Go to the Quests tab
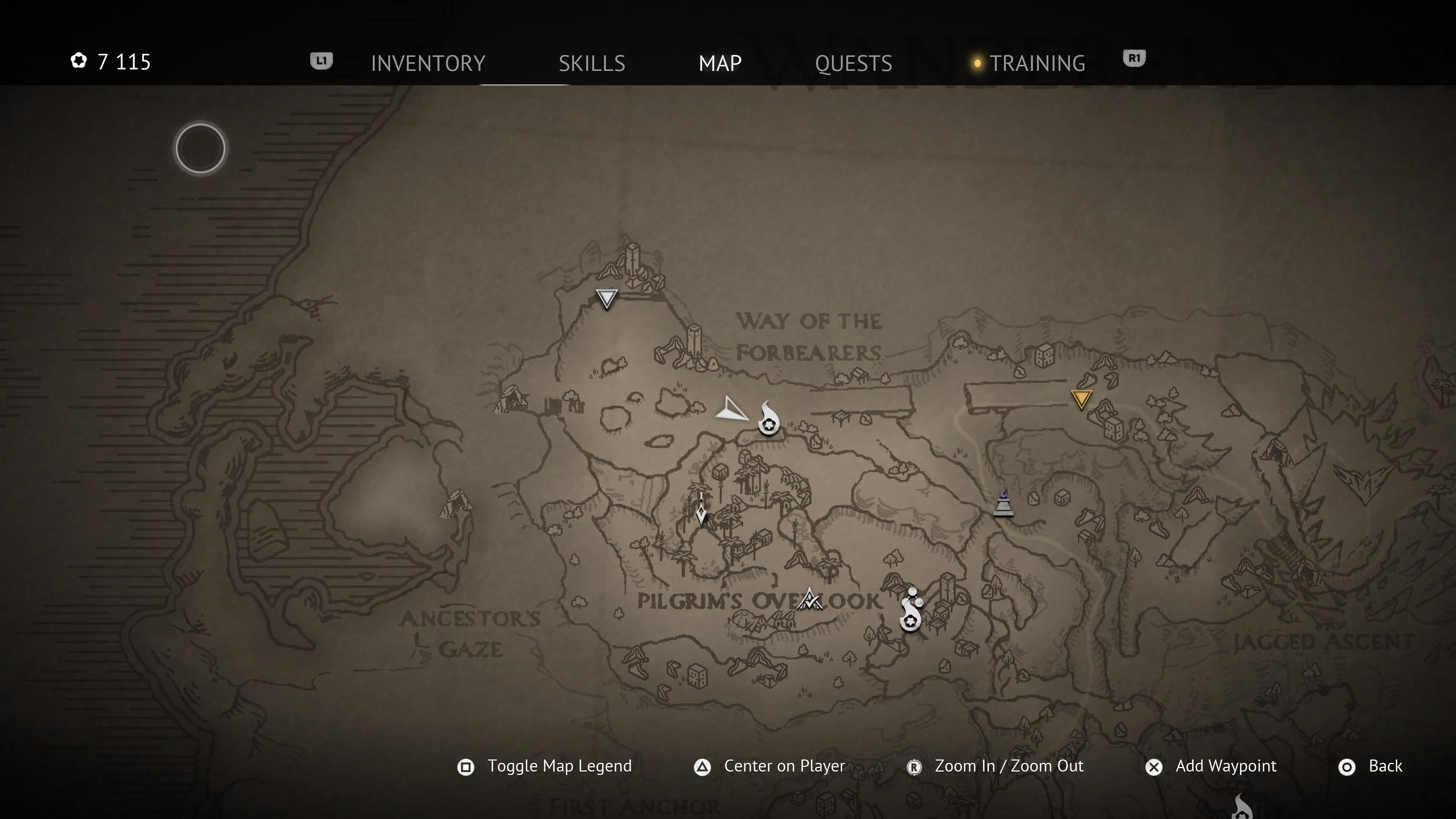Viewport: 1456px width, 819px height. point(854,63)
